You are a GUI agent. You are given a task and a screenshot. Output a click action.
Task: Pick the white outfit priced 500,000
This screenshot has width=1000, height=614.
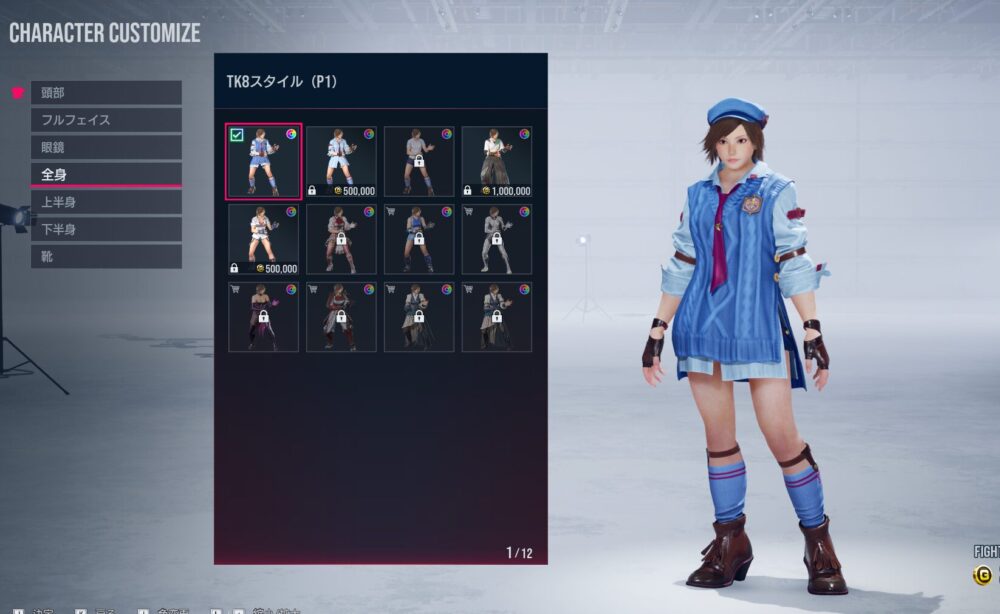(263, 239)
